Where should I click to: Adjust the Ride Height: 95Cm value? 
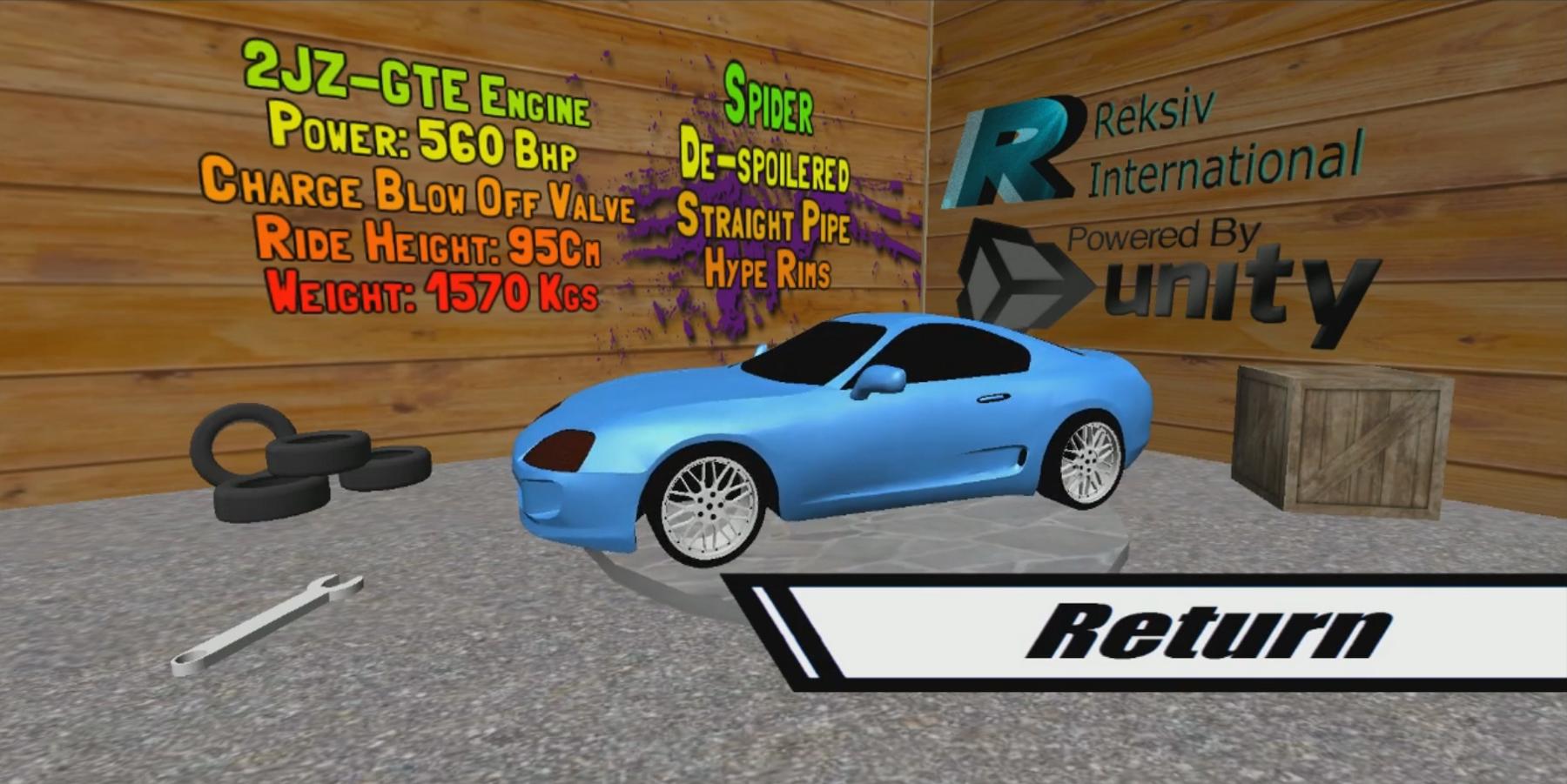(x=427, y=245)
